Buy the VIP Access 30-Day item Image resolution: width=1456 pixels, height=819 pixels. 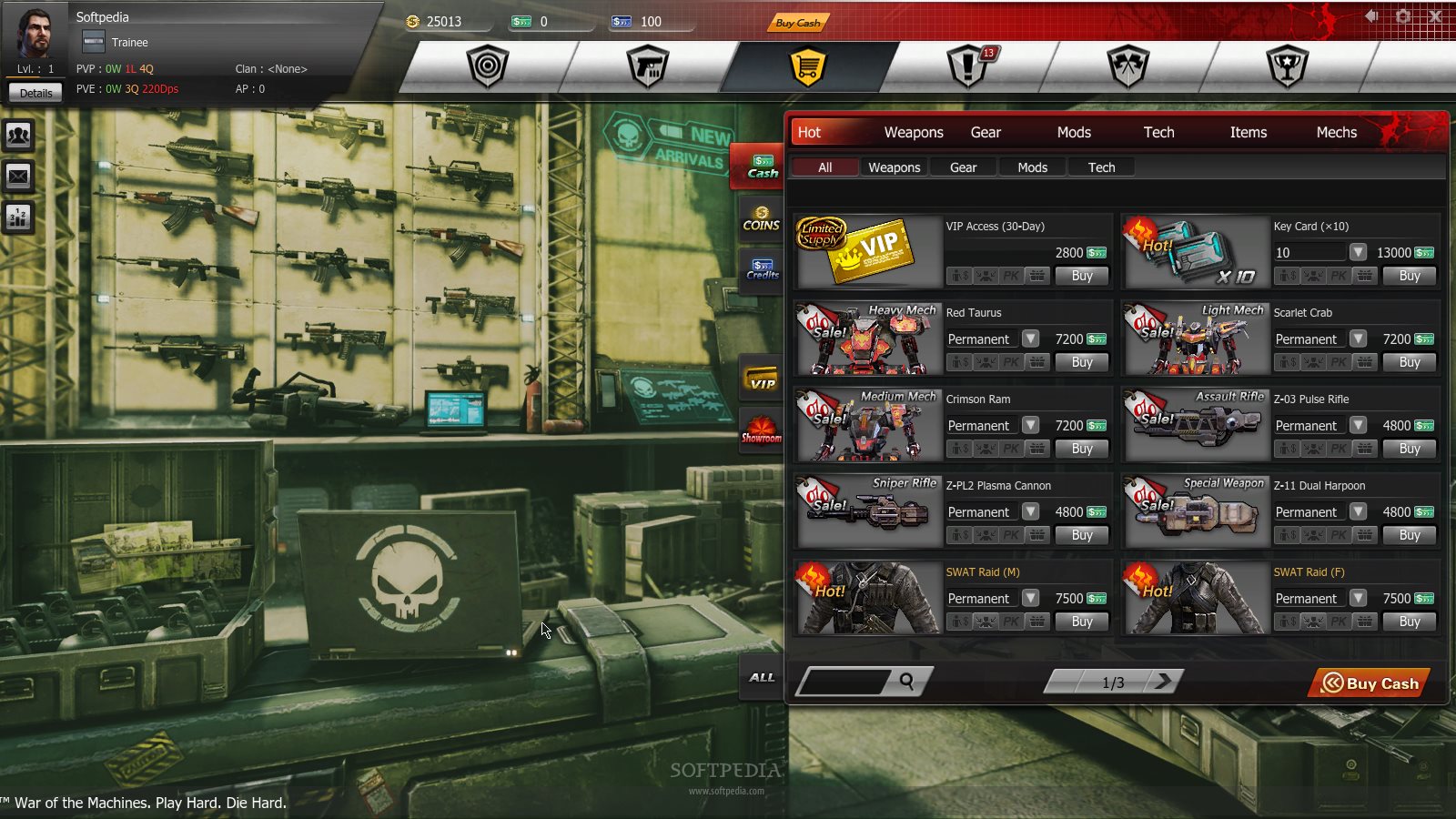click(1081, 276)
